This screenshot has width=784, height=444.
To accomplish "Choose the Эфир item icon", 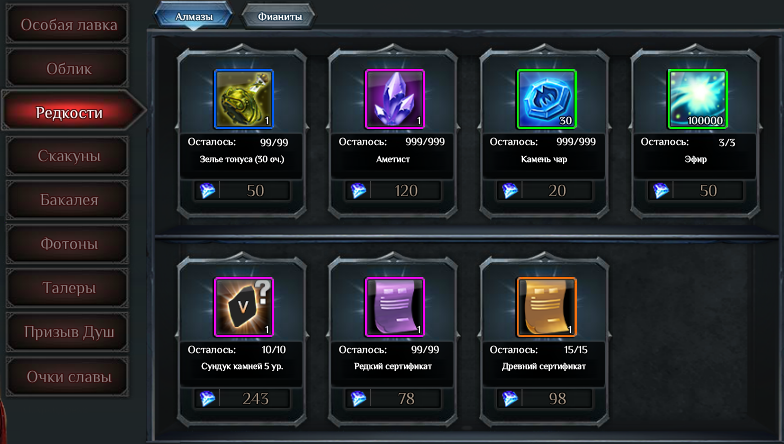I will point(697,99).
